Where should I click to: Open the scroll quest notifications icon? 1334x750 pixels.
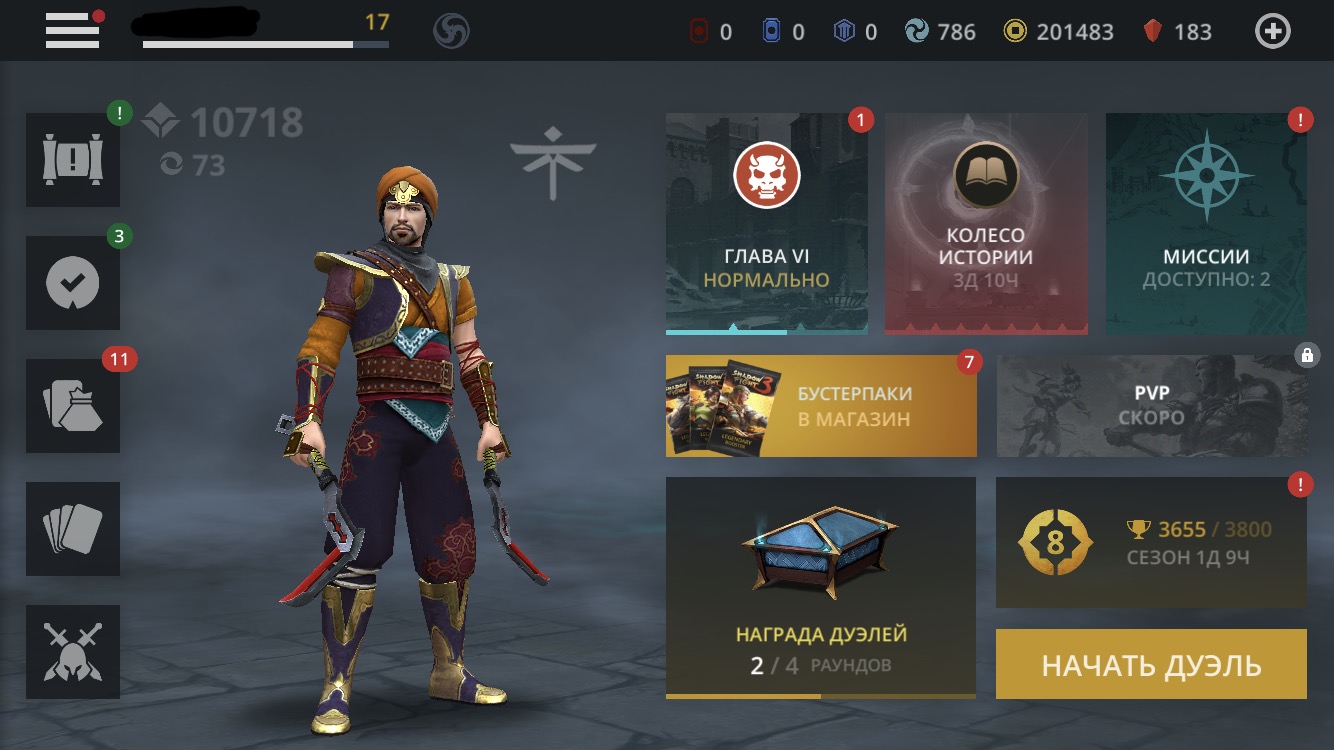point(73,160)
